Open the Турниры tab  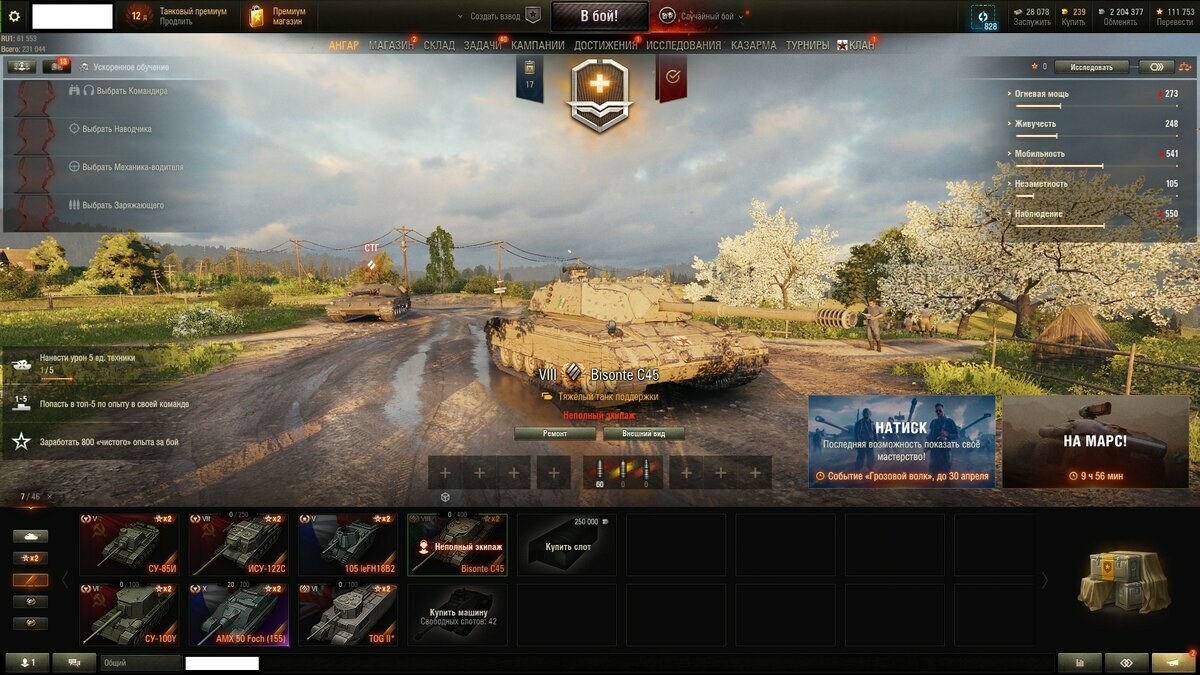point(807,45)
